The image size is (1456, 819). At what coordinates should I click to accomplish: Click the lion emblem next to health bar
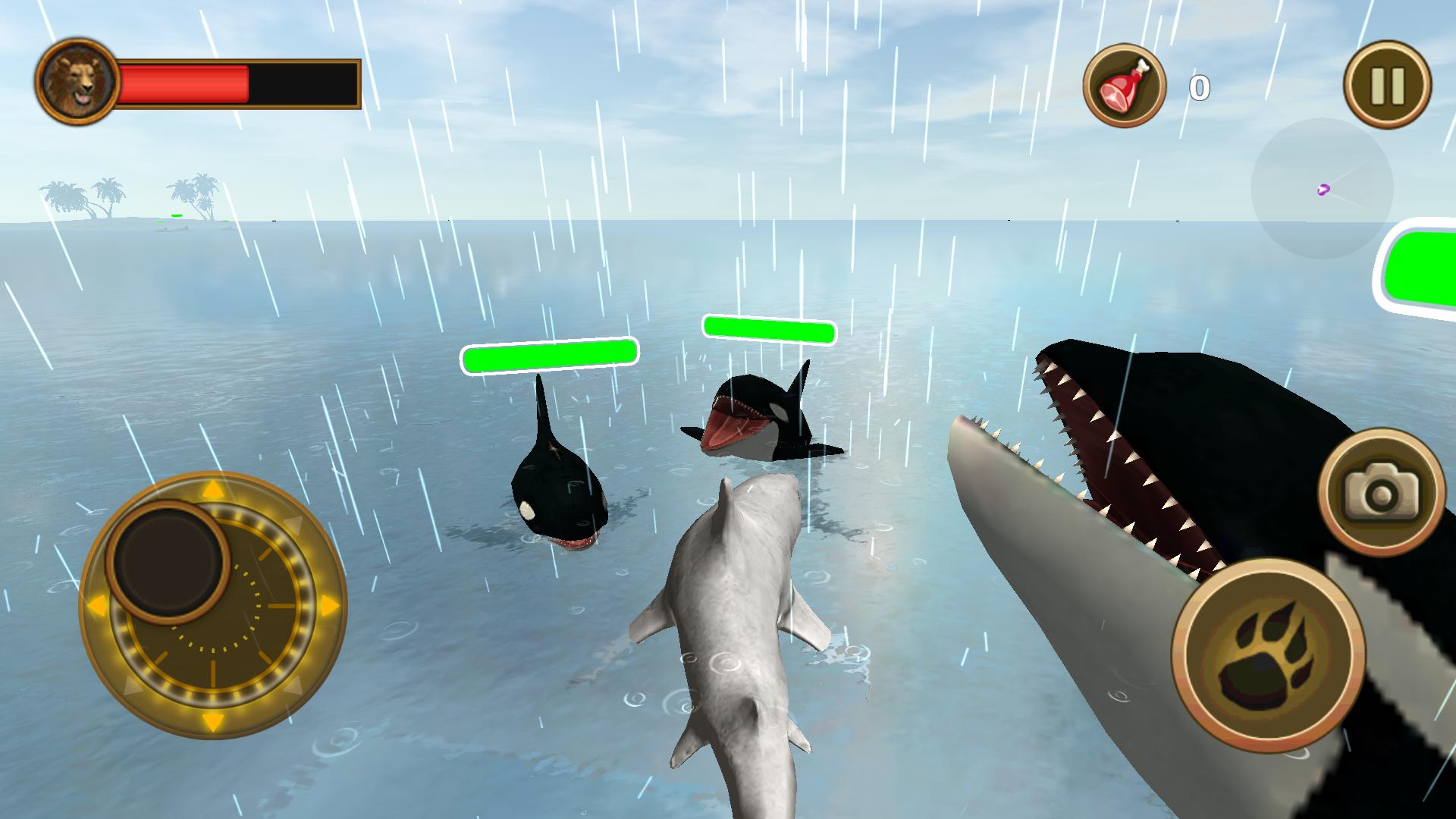pos(78,78)
